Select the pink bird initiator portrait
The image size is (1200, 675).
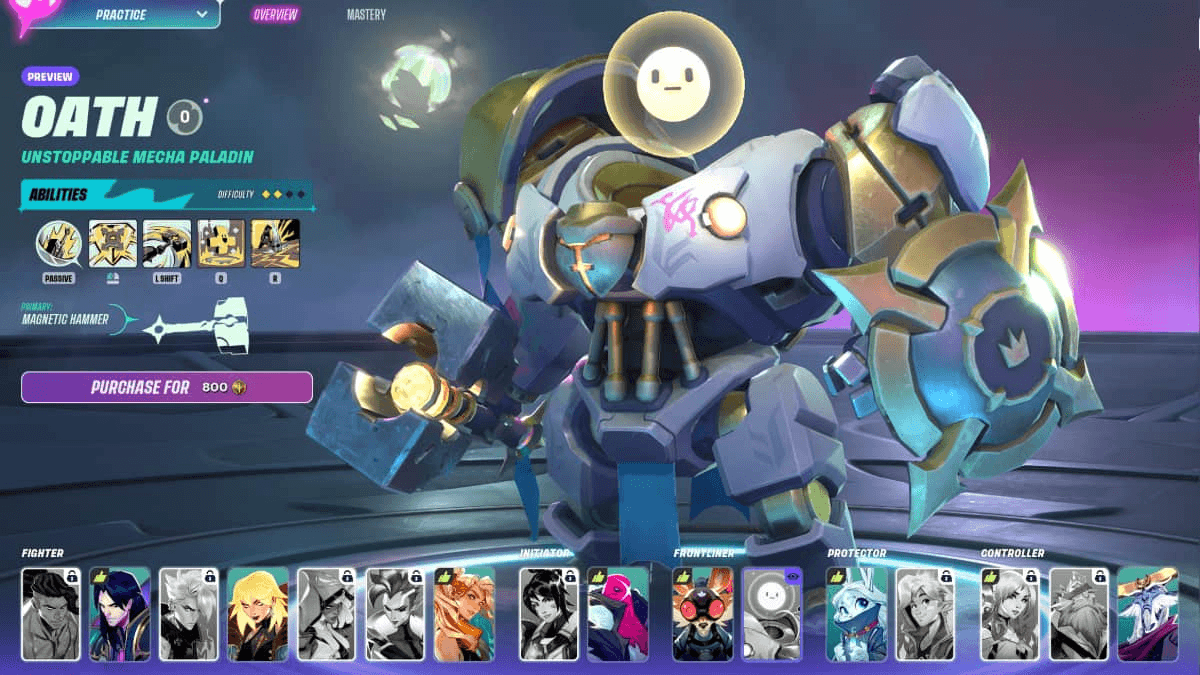(x=618, y=614)
